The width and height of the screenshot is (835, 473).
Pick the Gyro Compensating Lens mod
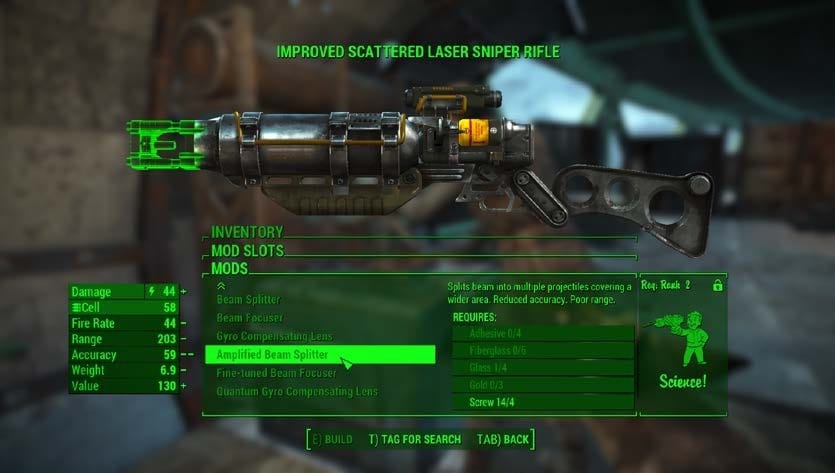point(274,336)
